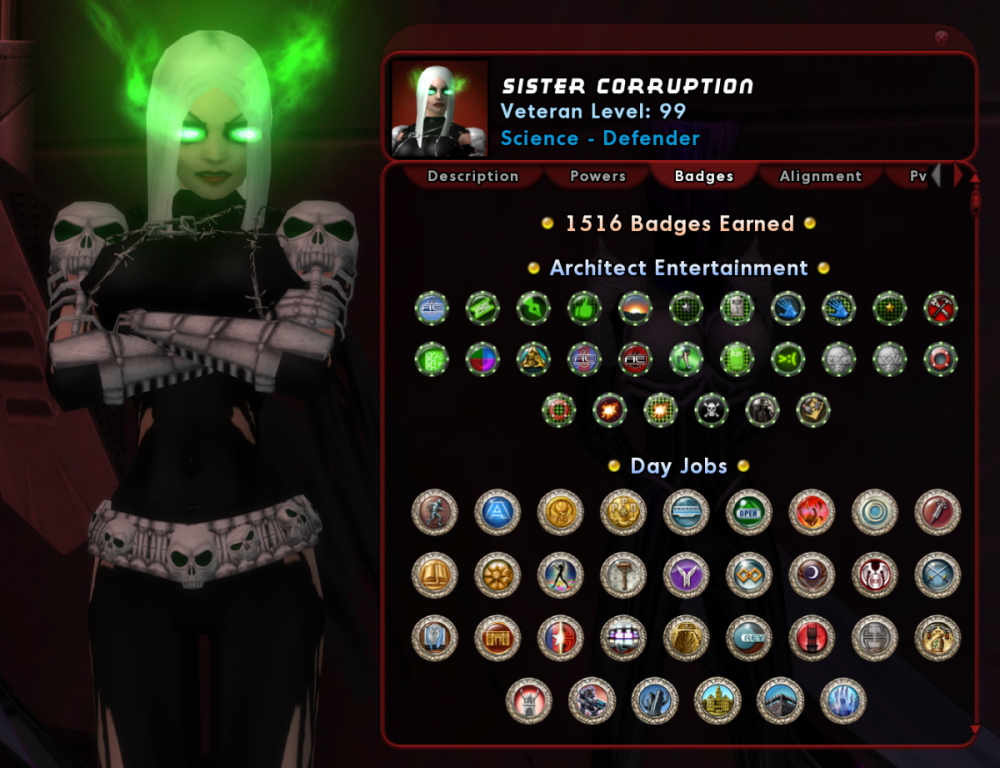Screen dimensions: 1000x768
Task: Select the Badges tab
Action: coord(704,176)
